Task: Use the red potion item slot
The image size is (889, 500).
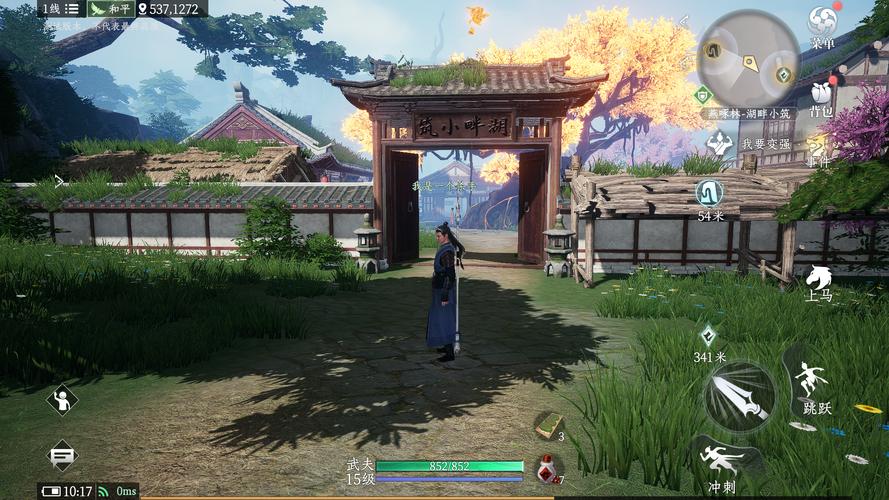Action: coord(547,467)
